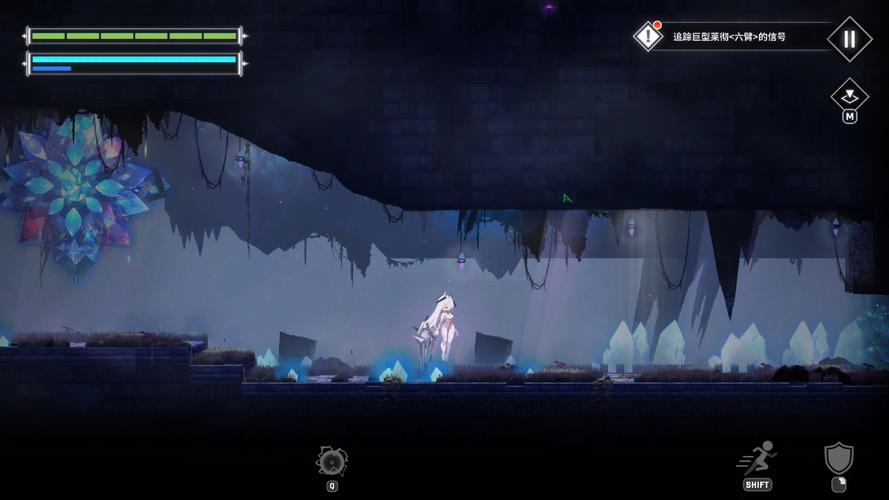
Task: Trigger the round gear skill icon
Action: point(332,461)
